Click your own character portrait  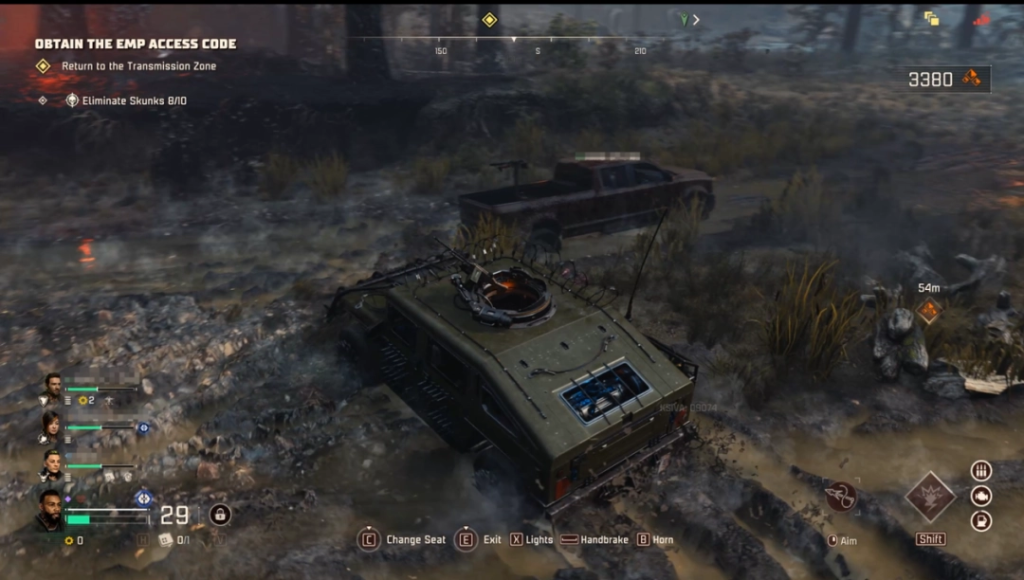[x=49, y=508]
